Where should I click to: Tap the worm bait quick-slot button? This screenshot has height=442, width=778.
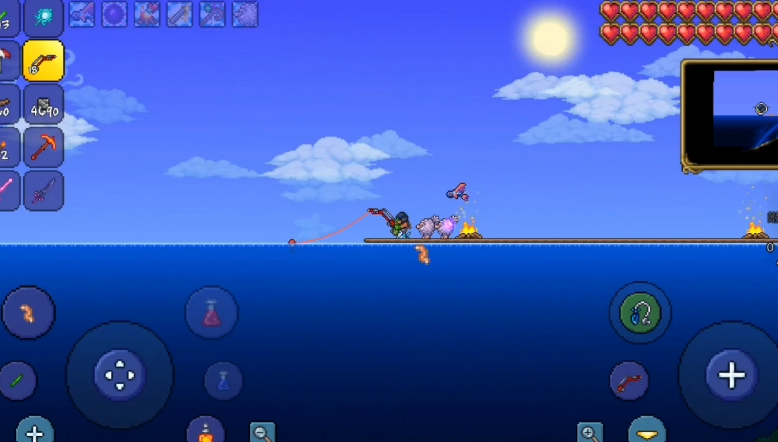(28, 313)
